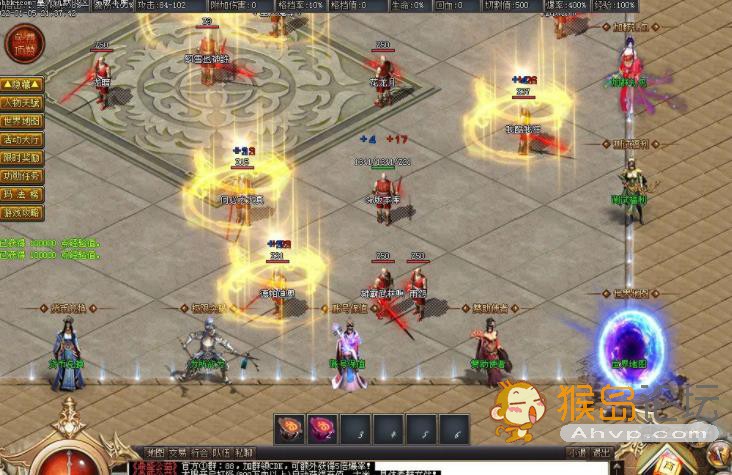The width and height of the screenshot is (732, 475).
Task: Collapse the side menu with 隐藏
Action: (22, 85)
